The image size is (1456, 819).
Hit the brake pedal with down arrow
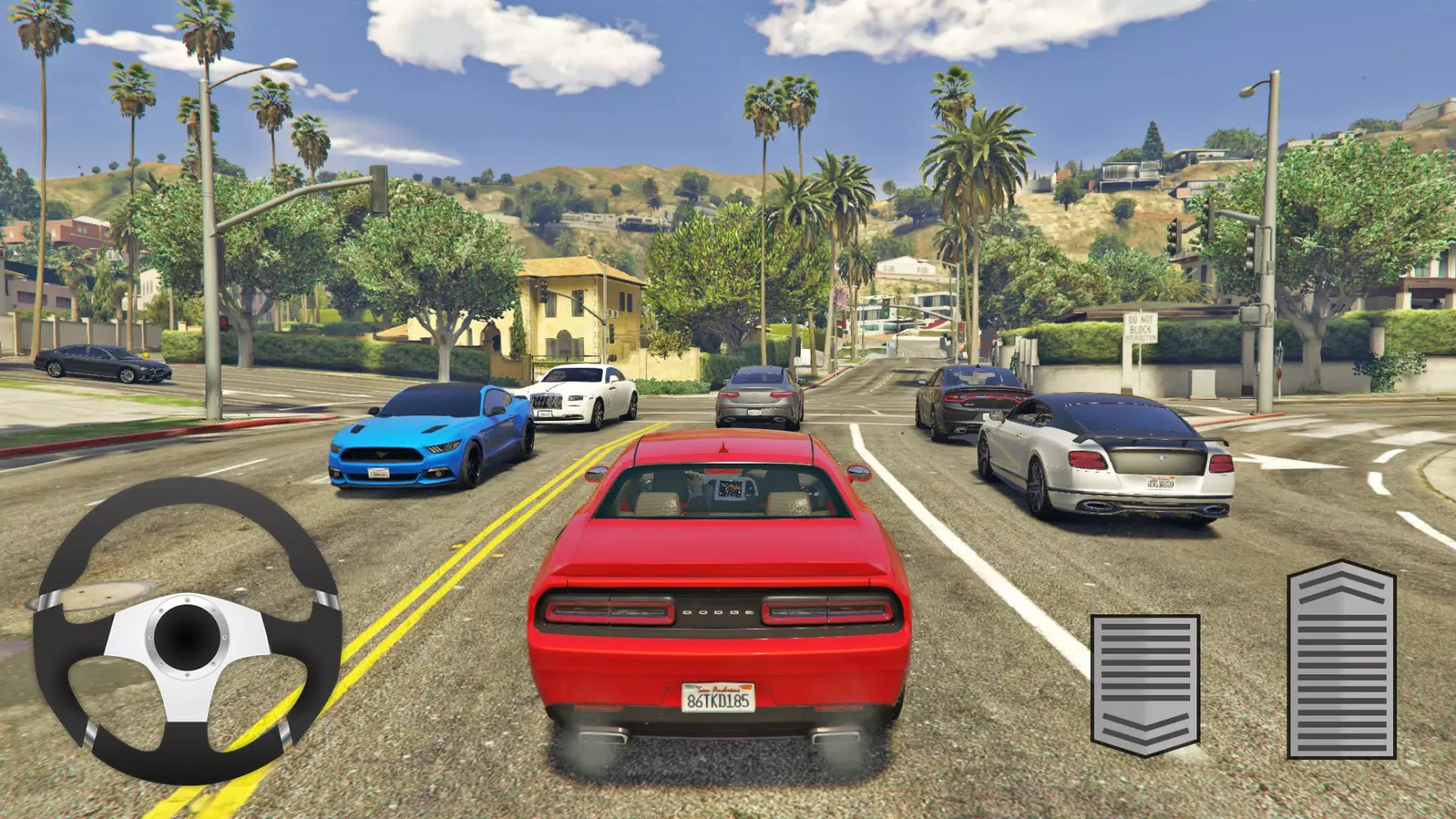1145,684
